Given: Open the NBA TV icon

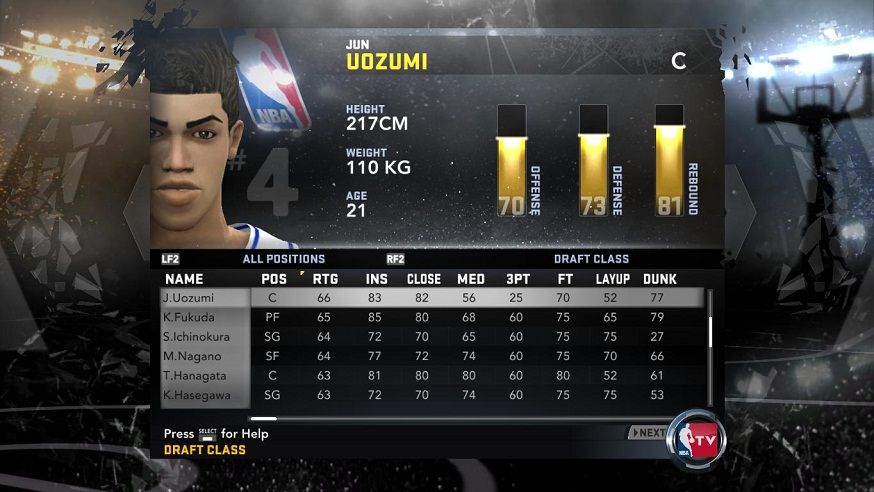Looking at the screenshot, I should coord(696,437).
